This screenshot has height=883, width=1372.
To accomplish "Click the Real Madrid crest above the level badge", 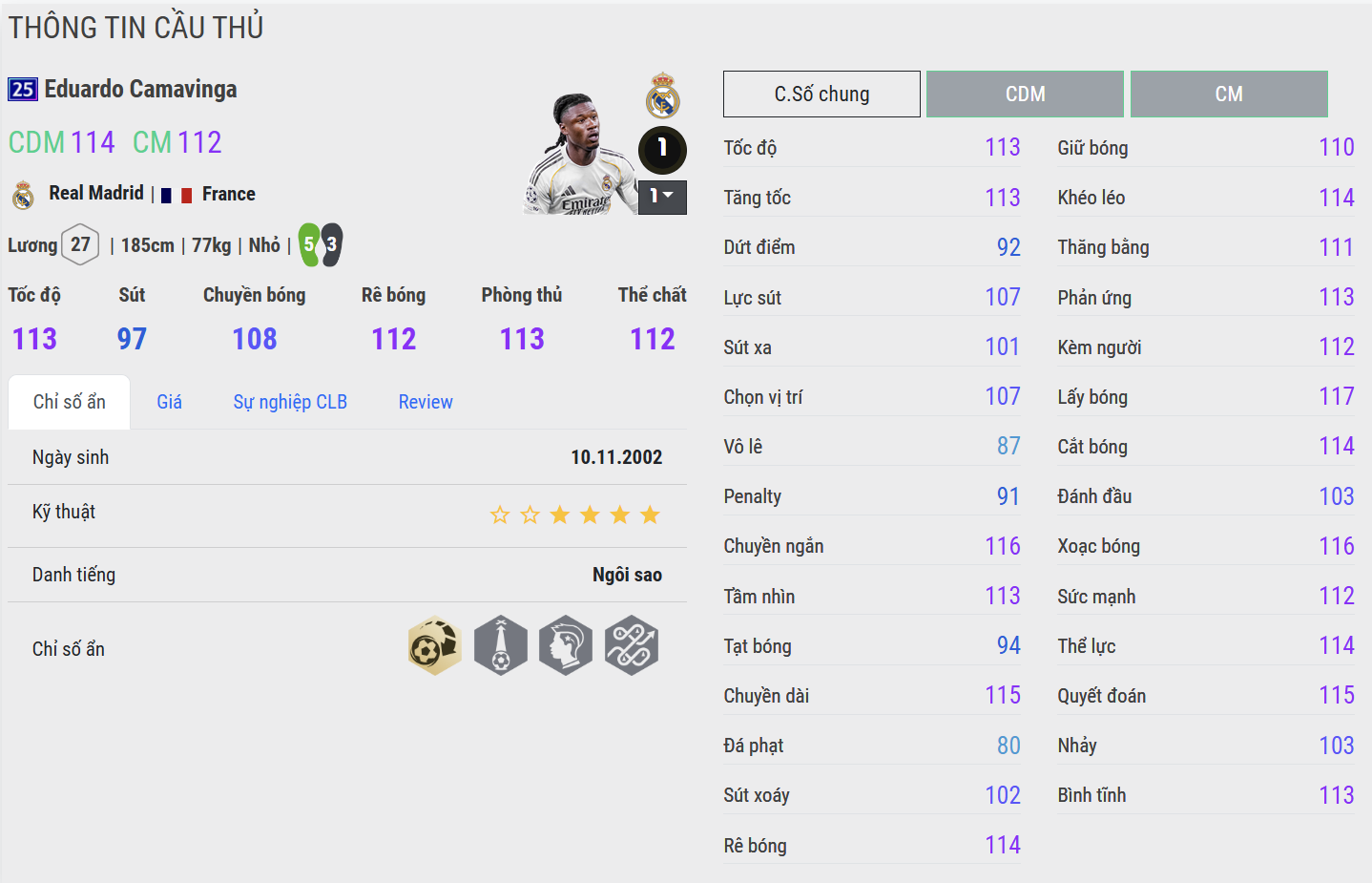I will coord(662,95).
